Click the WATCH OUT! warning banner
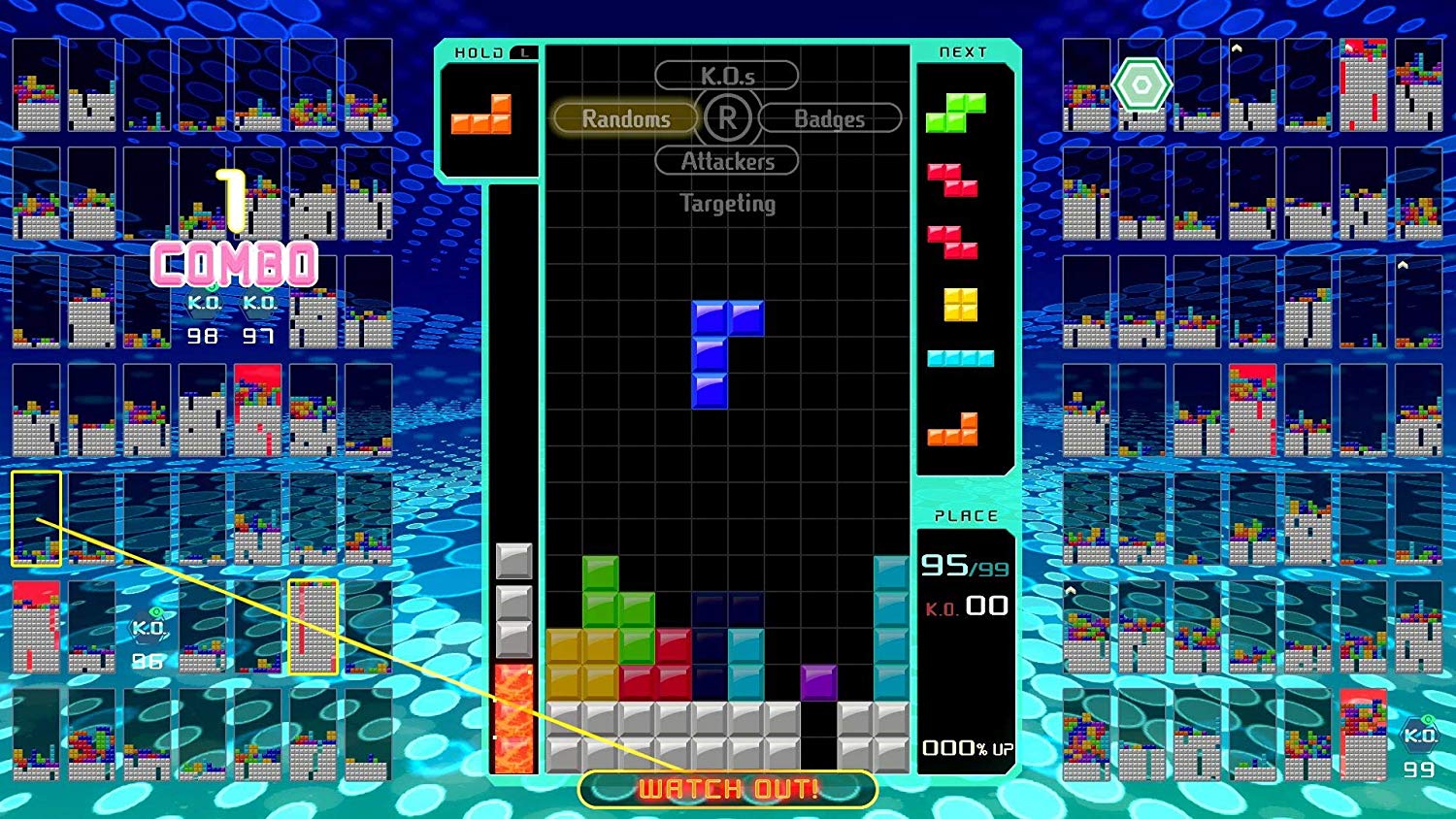Viewport: 1456px width, 819px height. (x=727, y=789)
